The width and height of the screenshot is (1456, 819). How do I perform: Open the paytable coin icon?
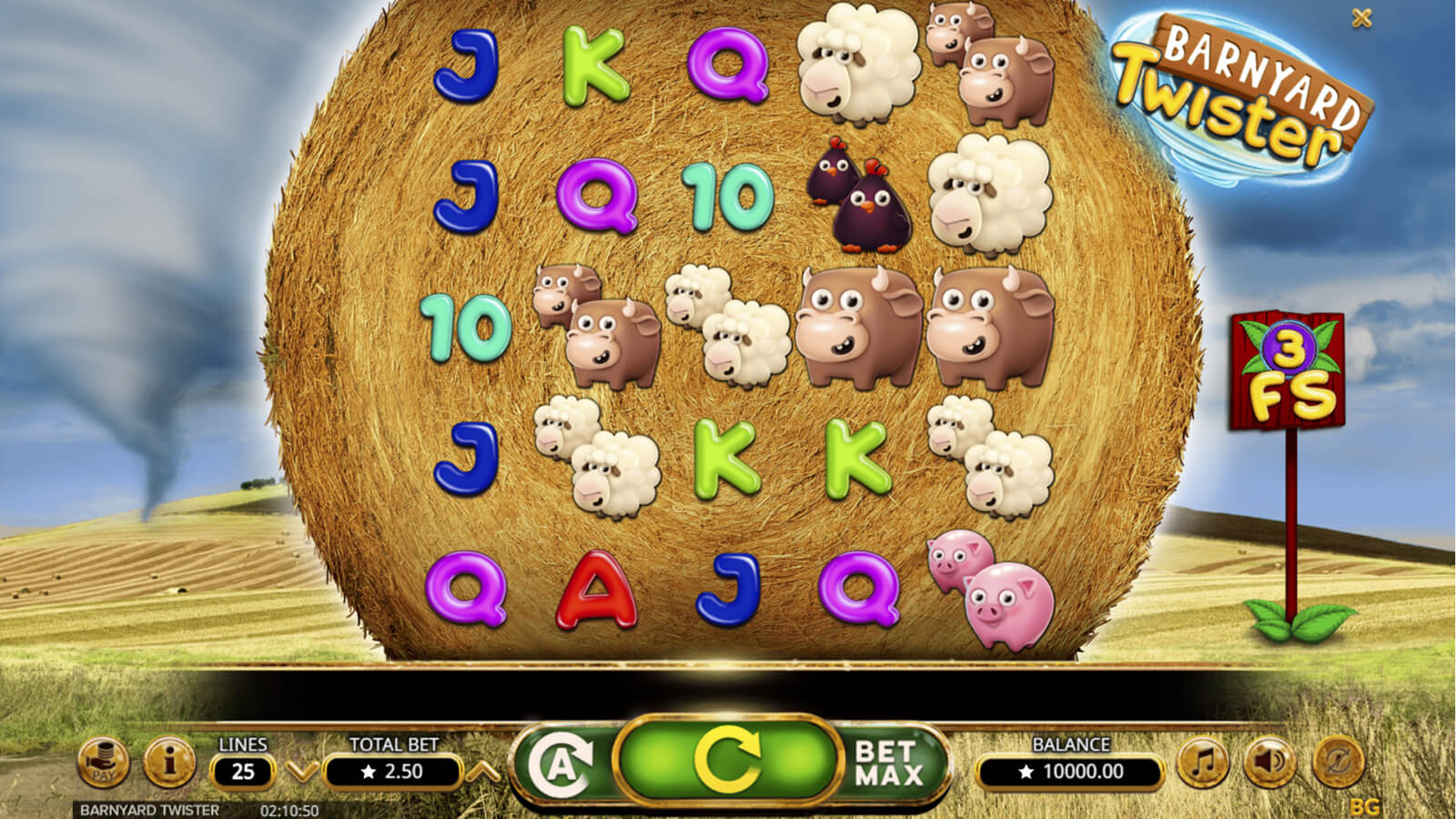[104, 763]
